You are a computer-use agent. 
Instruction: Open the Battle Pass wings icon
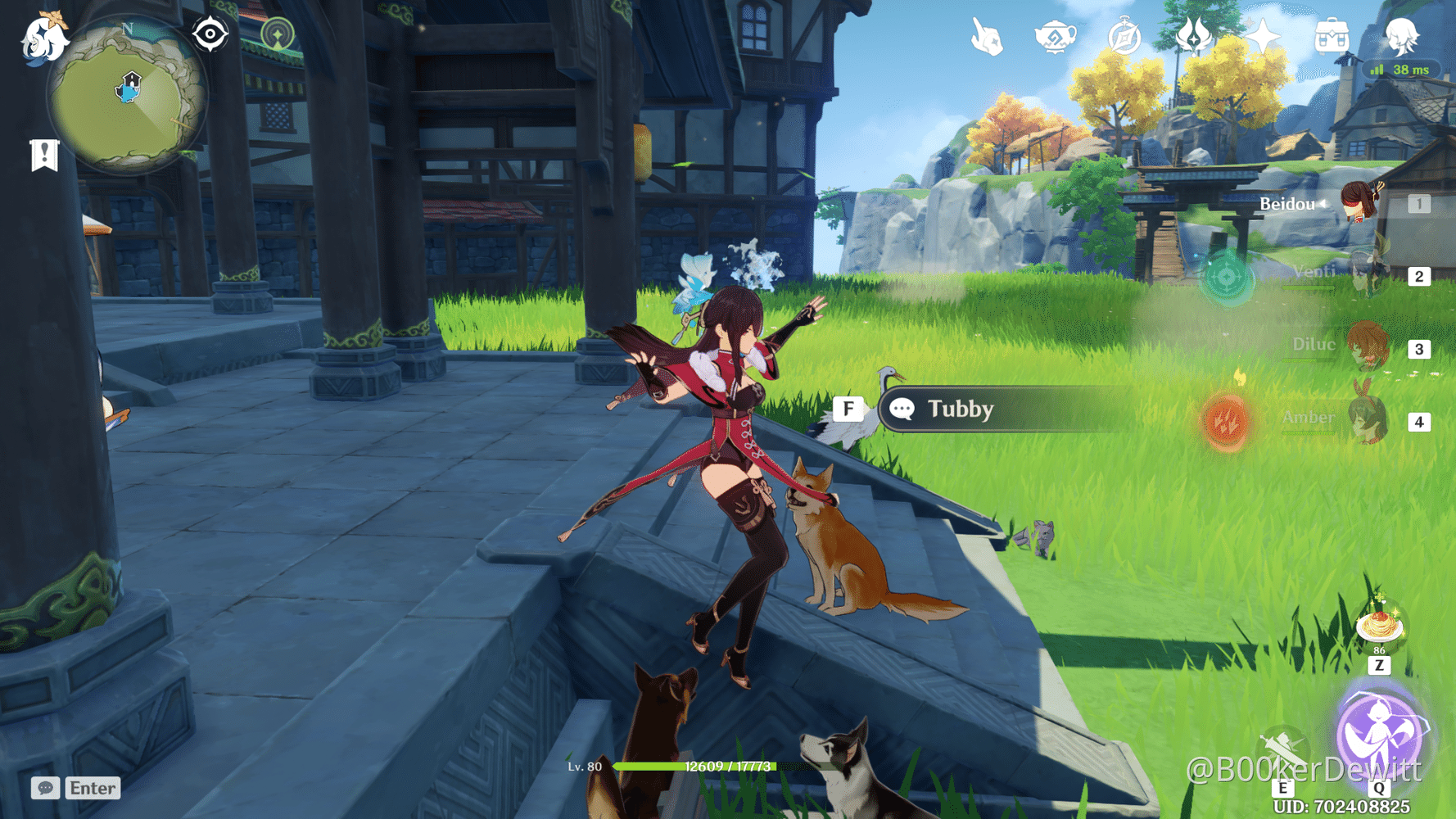1192,35
